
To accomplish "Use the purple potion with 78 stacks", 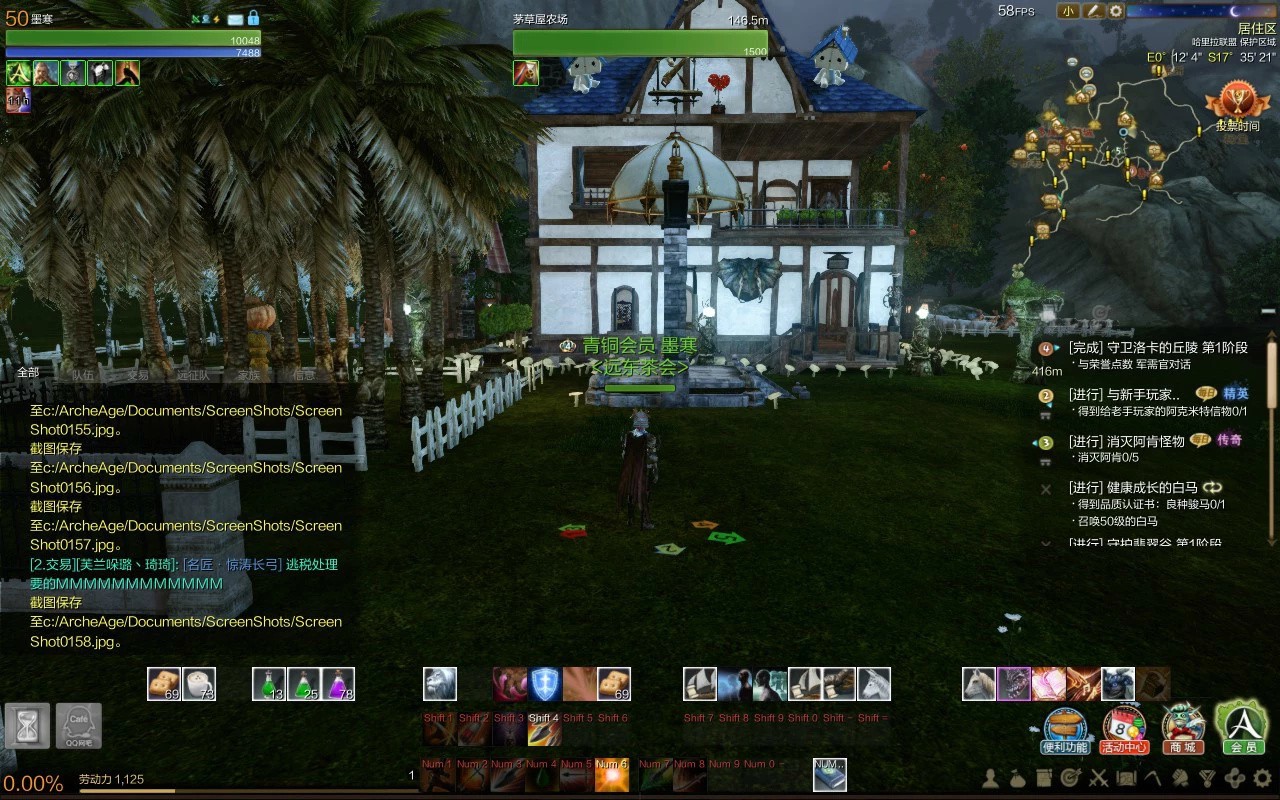I will [x=338, y=684].
